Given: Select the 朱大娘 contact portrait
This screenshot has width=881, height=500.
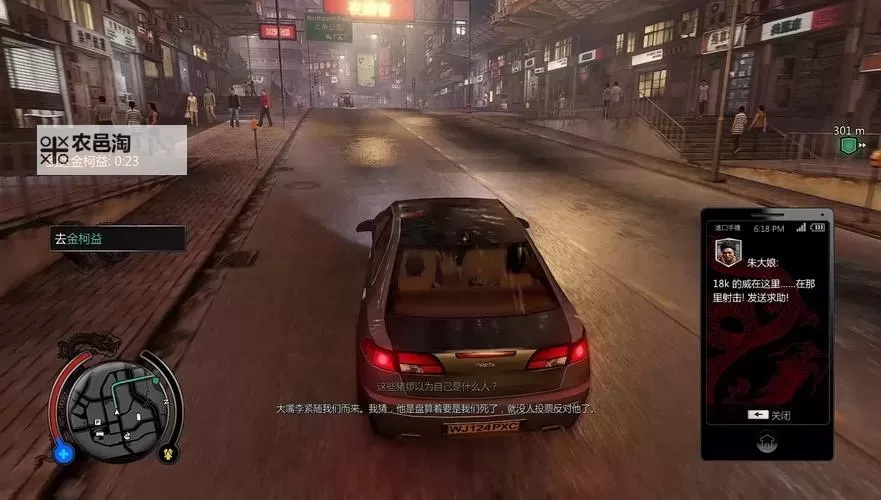Looking at the screenshot, I should click(727, 254).
